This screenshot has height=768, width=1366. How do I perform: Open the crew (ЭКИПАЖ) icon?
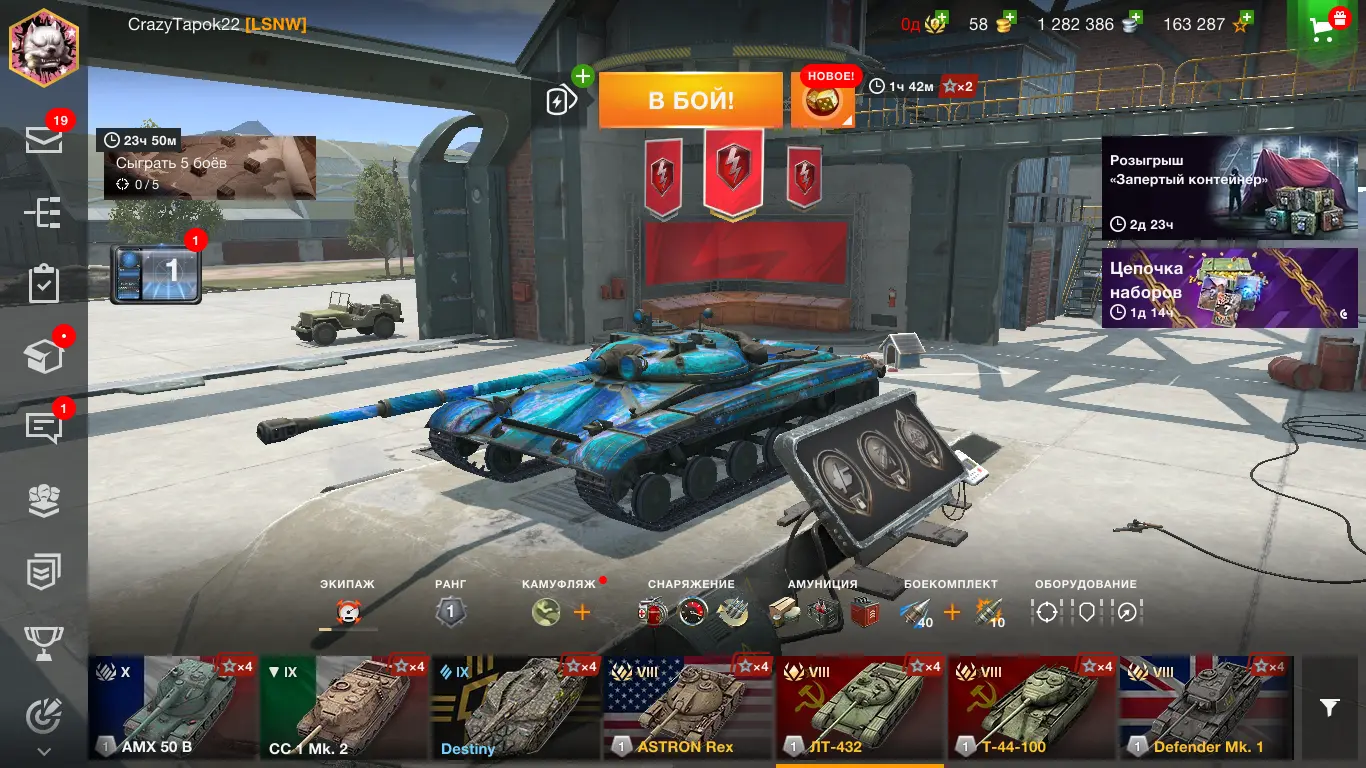pyautogui.click(x=348, y=612)
